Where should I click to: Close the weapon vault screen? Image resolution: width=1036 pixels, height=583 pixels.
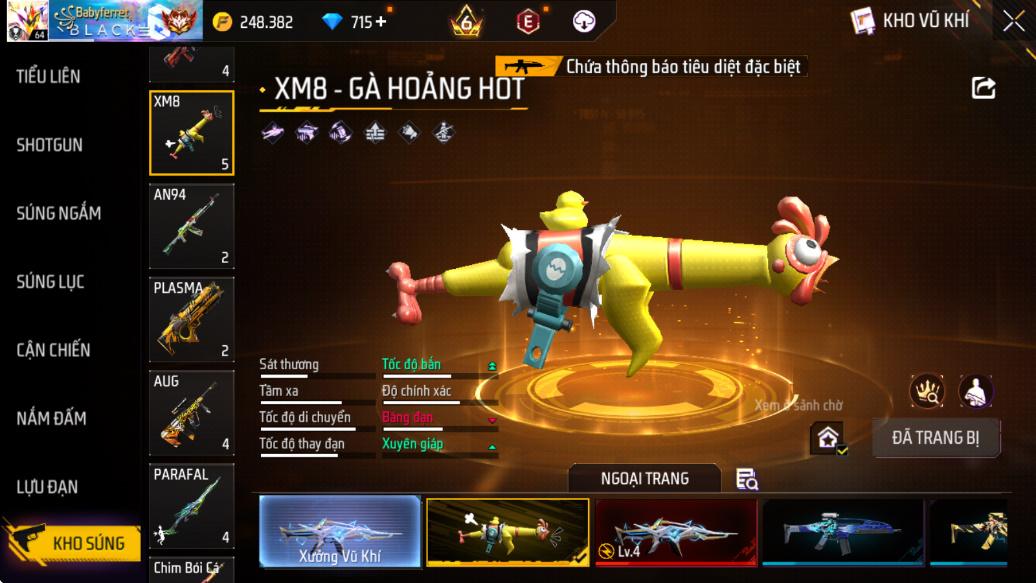pos(1013,21)
